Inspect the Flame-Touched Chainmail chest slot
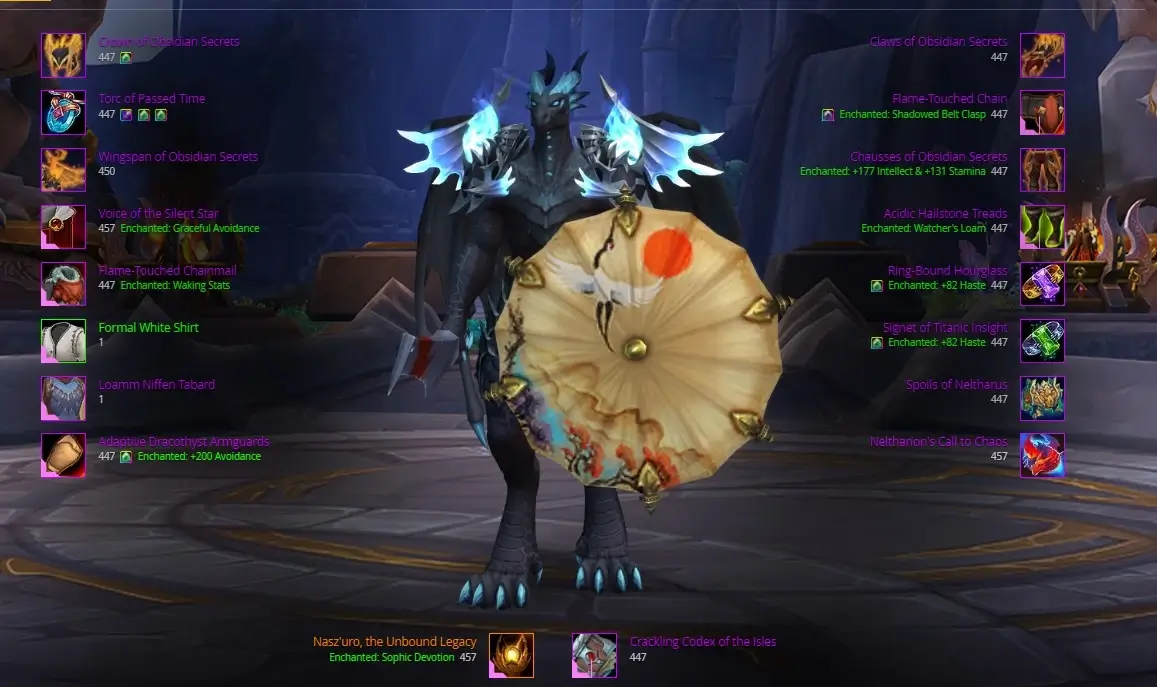 [x=63, y=284]
